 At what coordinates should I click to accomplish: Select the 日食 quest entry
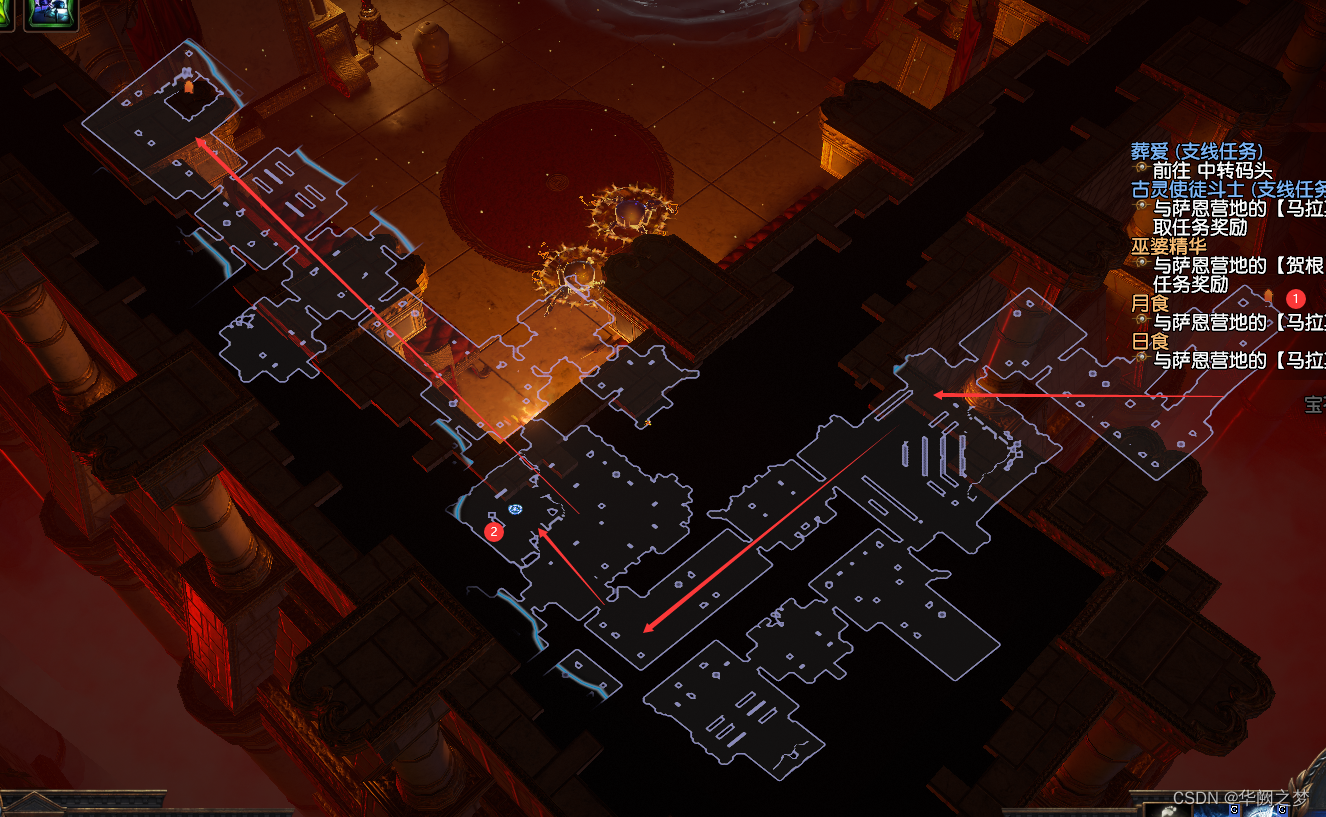[x=1149, y=341]
